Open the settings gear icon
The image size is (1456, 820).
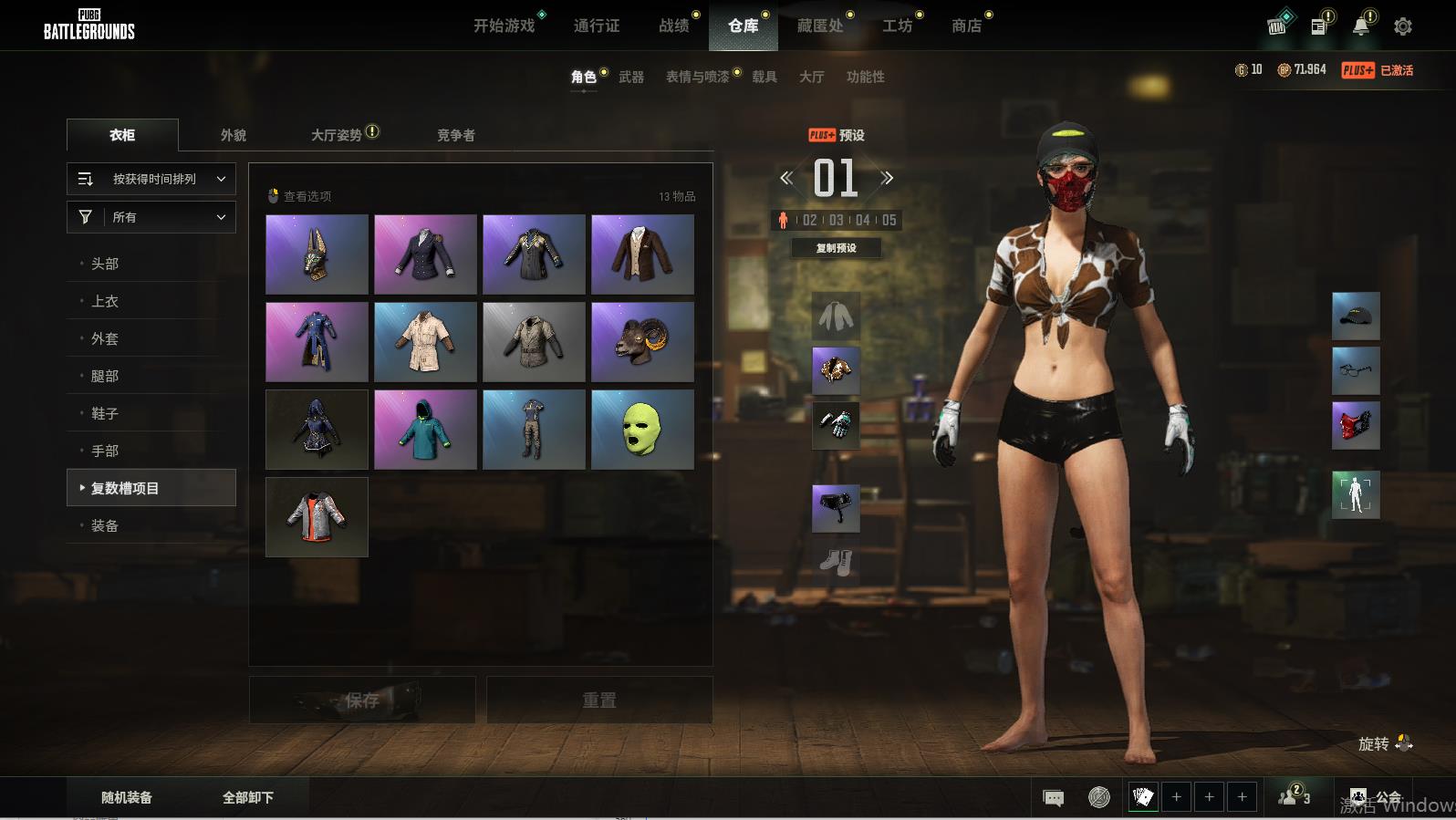point(1403,26)
